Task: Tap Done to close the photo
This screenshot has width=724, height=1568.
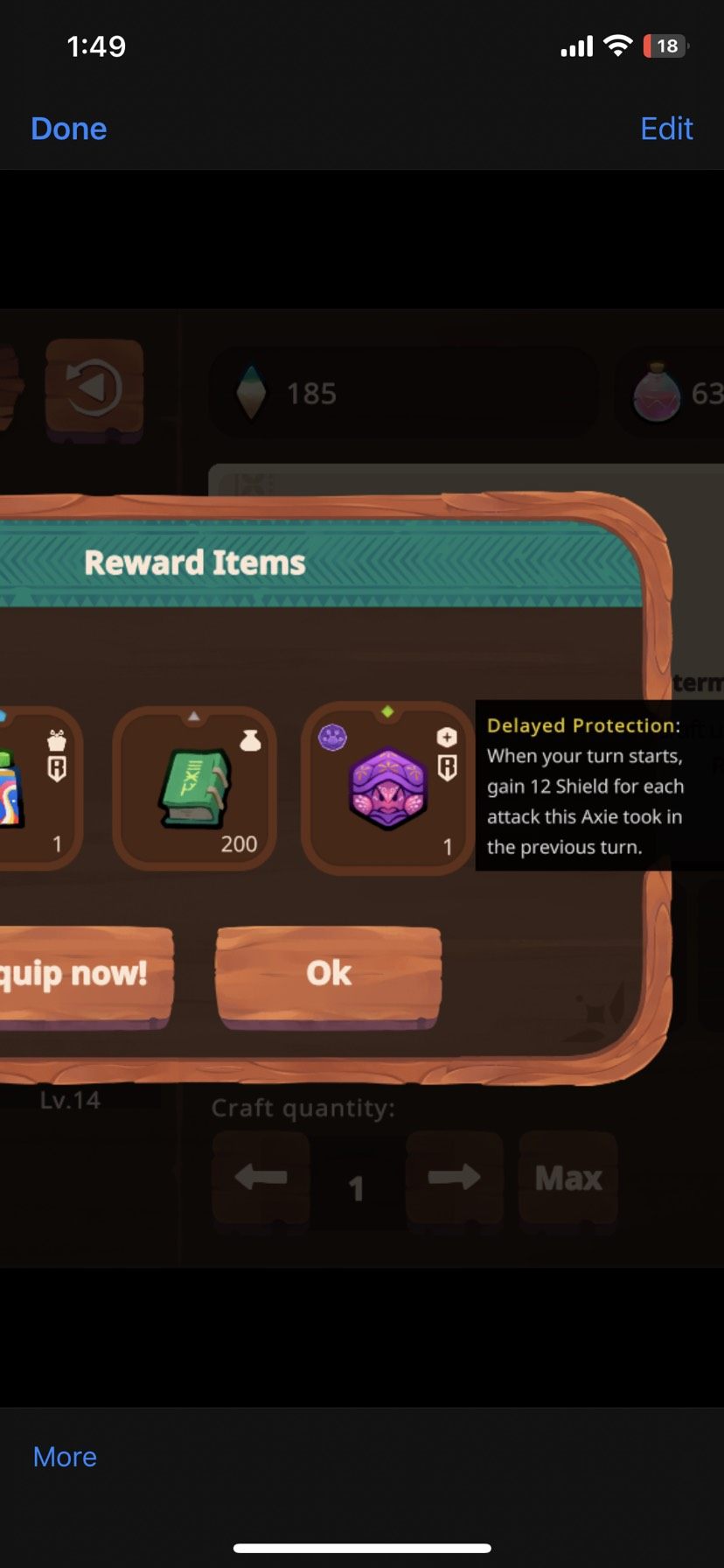Action: coord(68,129)
